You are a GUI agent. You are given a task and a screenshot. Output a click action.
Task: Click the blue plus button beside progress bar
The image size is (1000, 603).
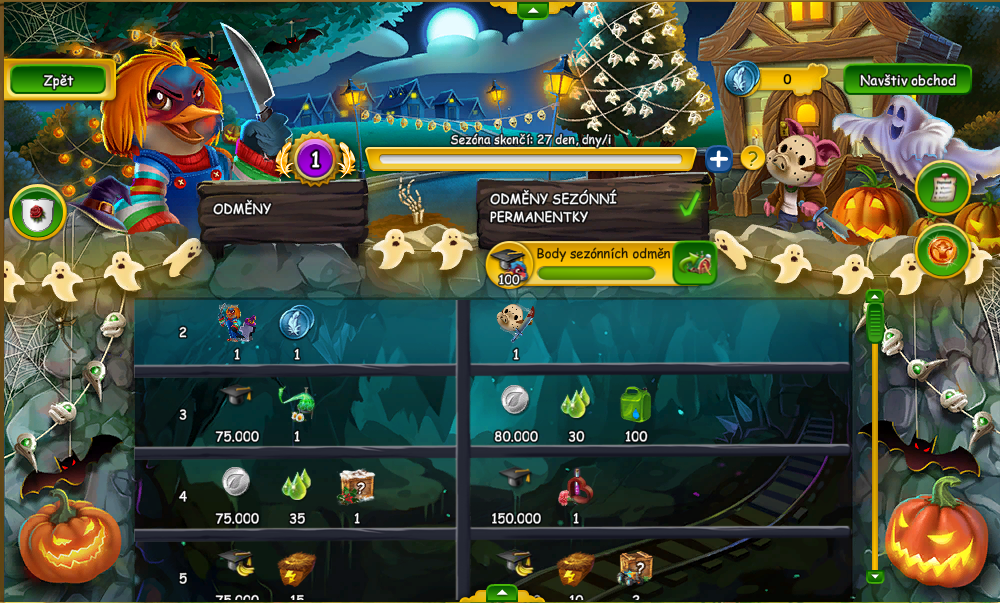pyautogui.click(x=718, y=158)
